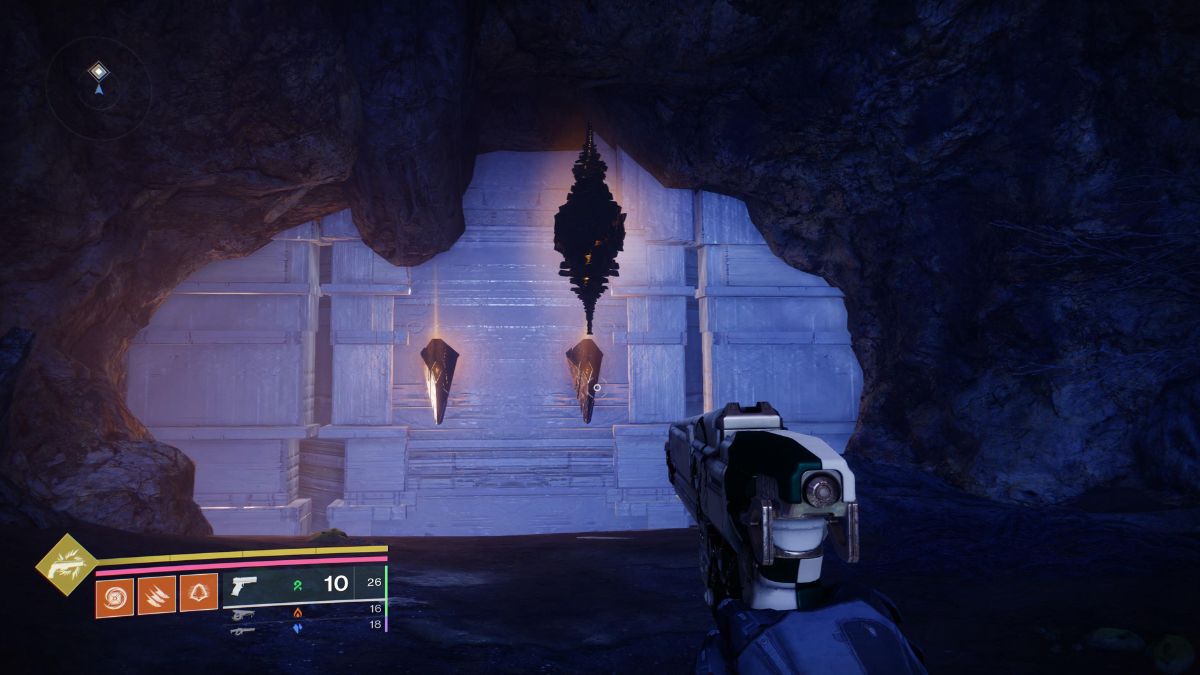This screenshot has height=675, width=1200.
Task: Switch to the third weapon in the list
Action: tap(242, 630)
